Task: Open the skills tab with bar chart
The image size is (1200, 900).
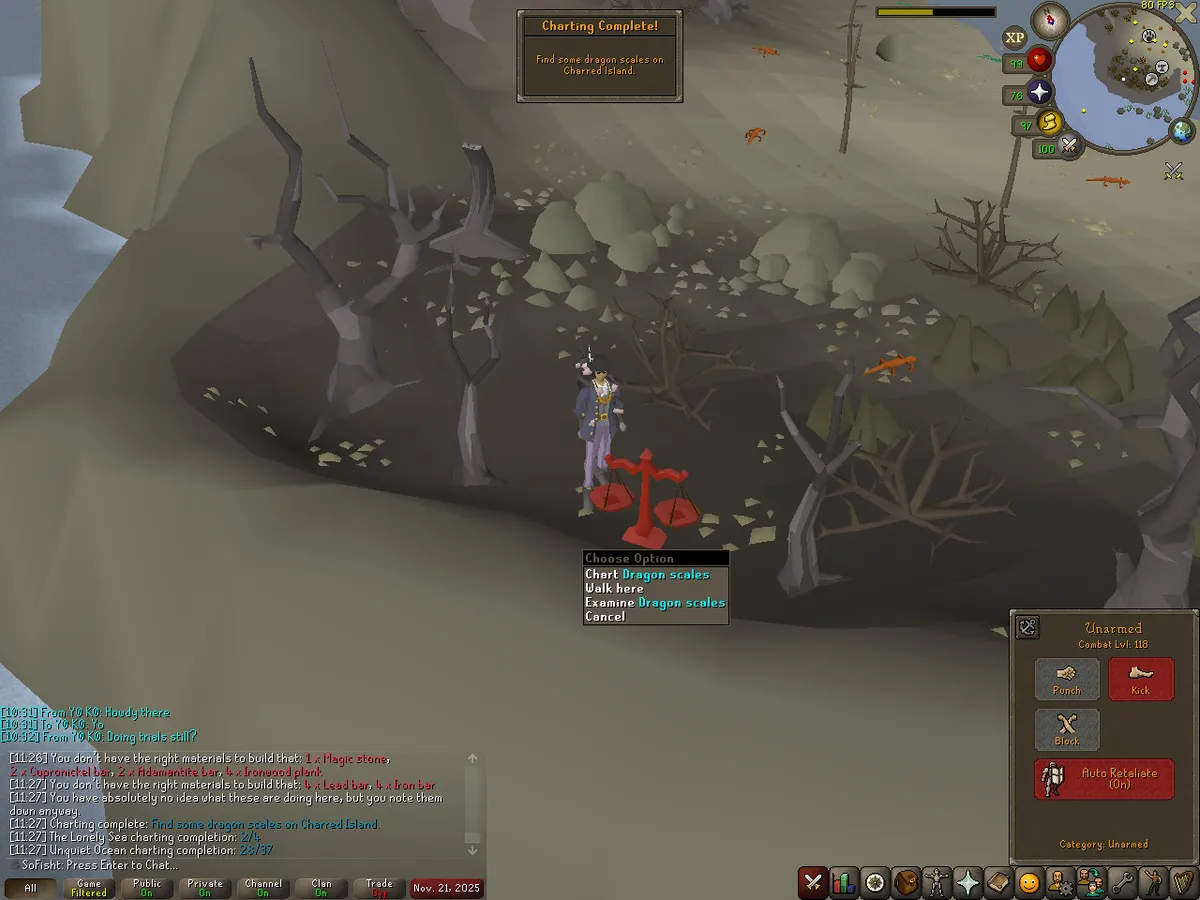Action: (x=844, y=883)
